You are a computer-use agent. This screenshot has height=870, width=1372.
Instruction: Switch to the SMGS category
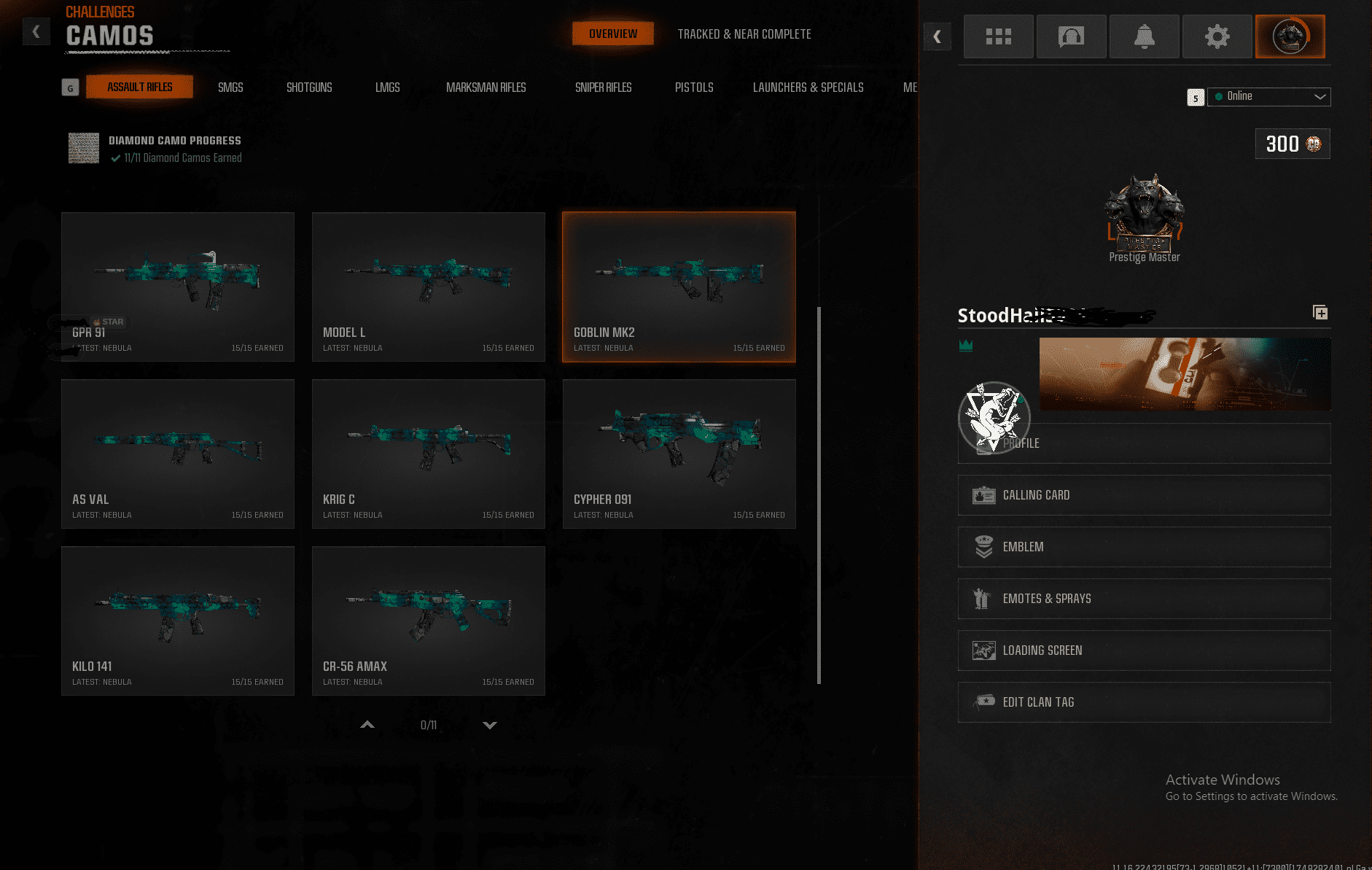click(x=230, y=87)
